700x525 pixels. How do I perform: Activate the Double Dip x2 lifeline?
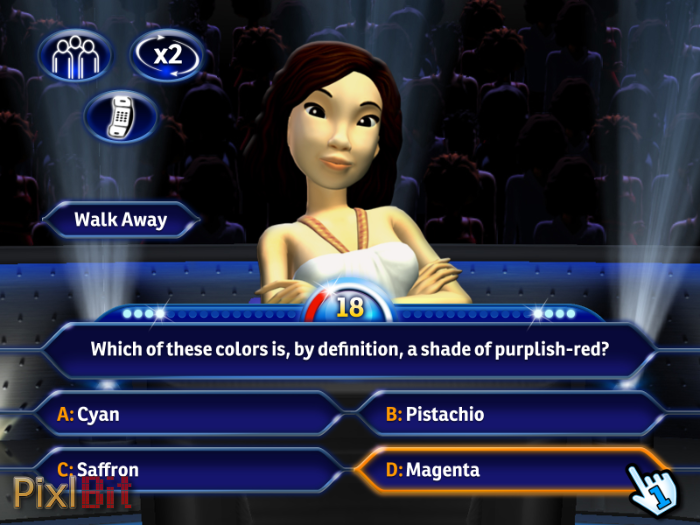click(166, 55)
